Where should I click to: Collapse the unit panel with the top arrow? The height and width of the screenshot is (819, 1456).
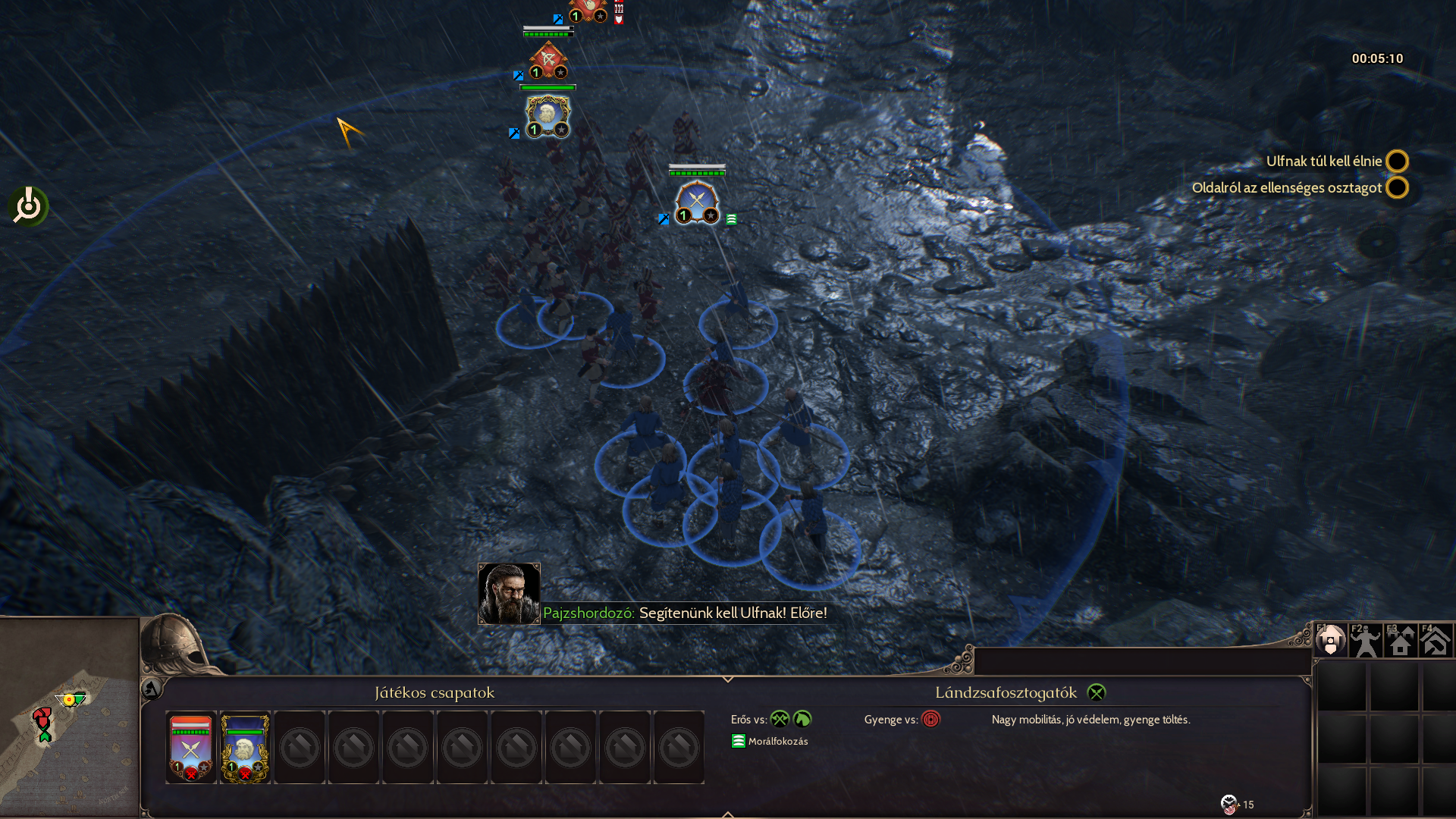click(727, 679)
